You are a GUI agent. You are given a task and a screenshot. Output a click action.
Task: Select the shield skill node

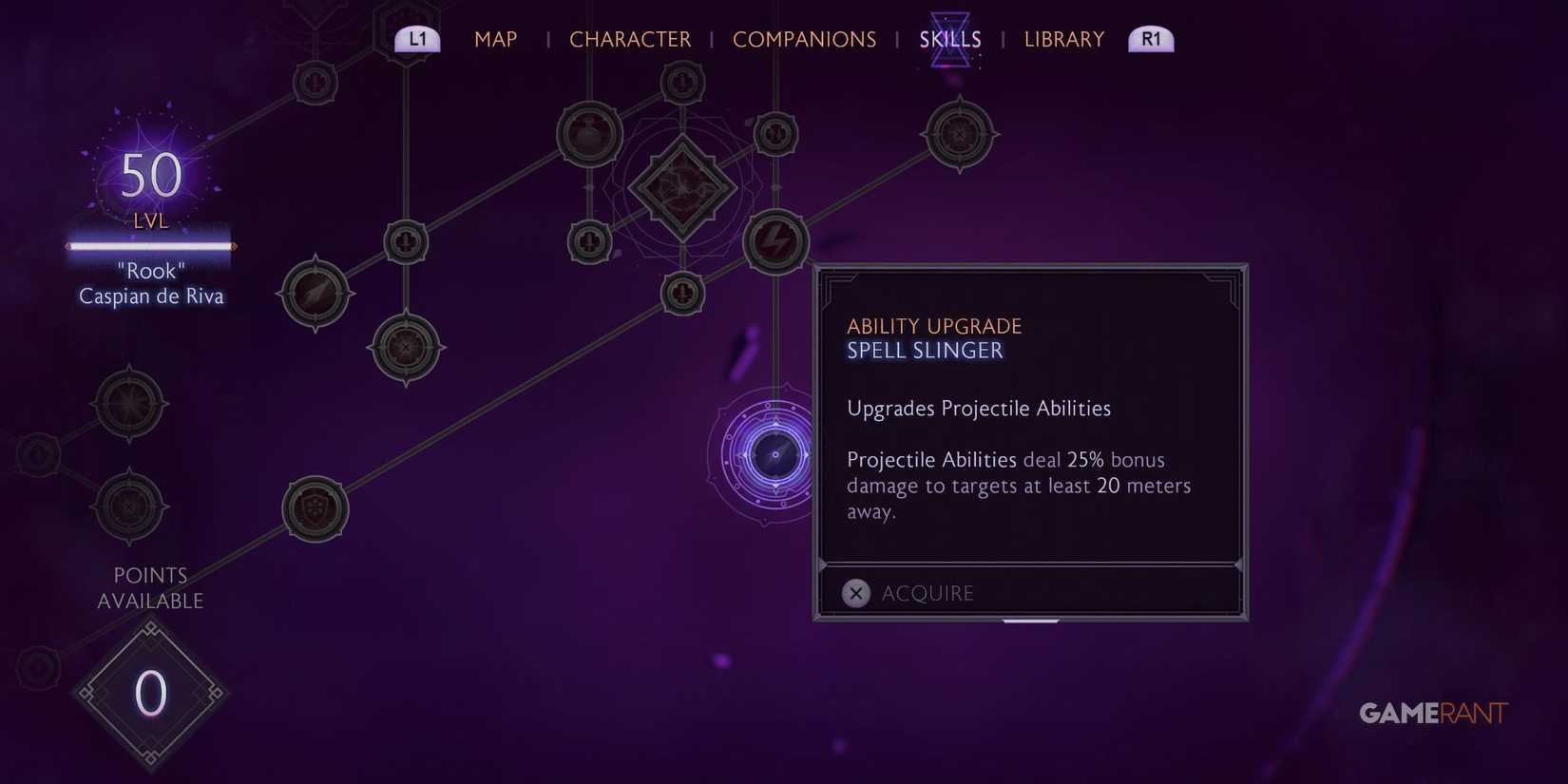(x=316, y=508)
